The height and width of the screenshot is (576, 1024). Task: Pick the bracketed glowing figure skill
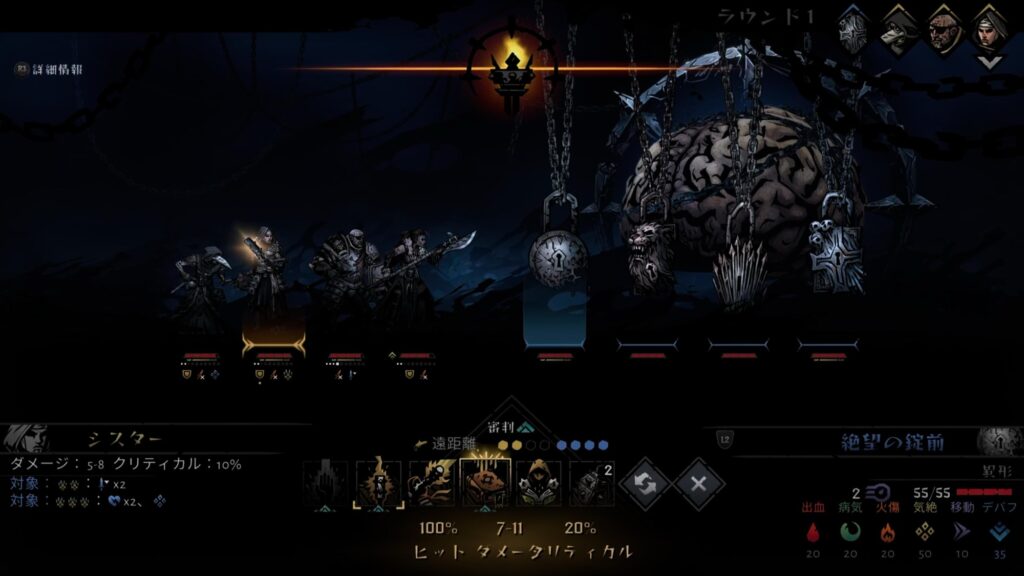(x=381, y=483)
